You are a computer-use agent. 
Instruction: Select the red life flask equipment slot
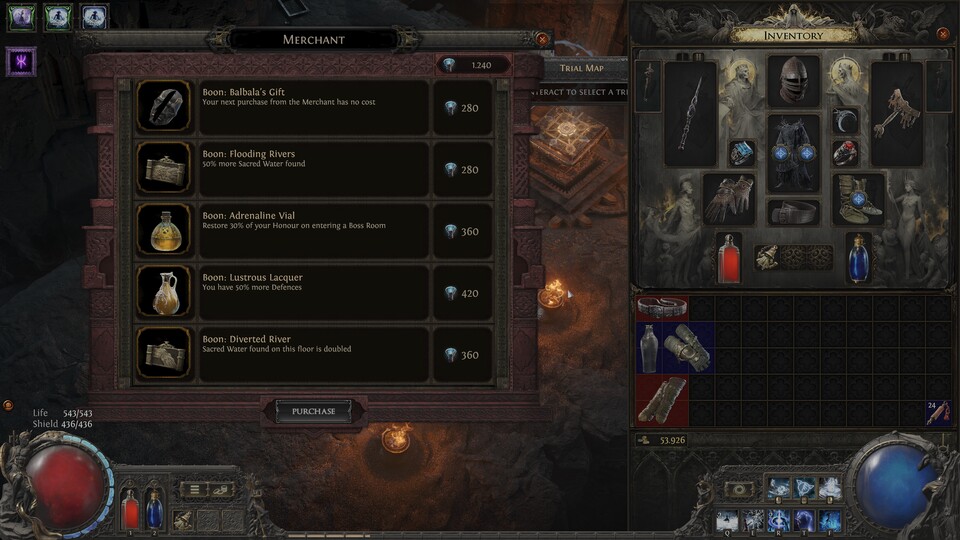click(729, 258)
